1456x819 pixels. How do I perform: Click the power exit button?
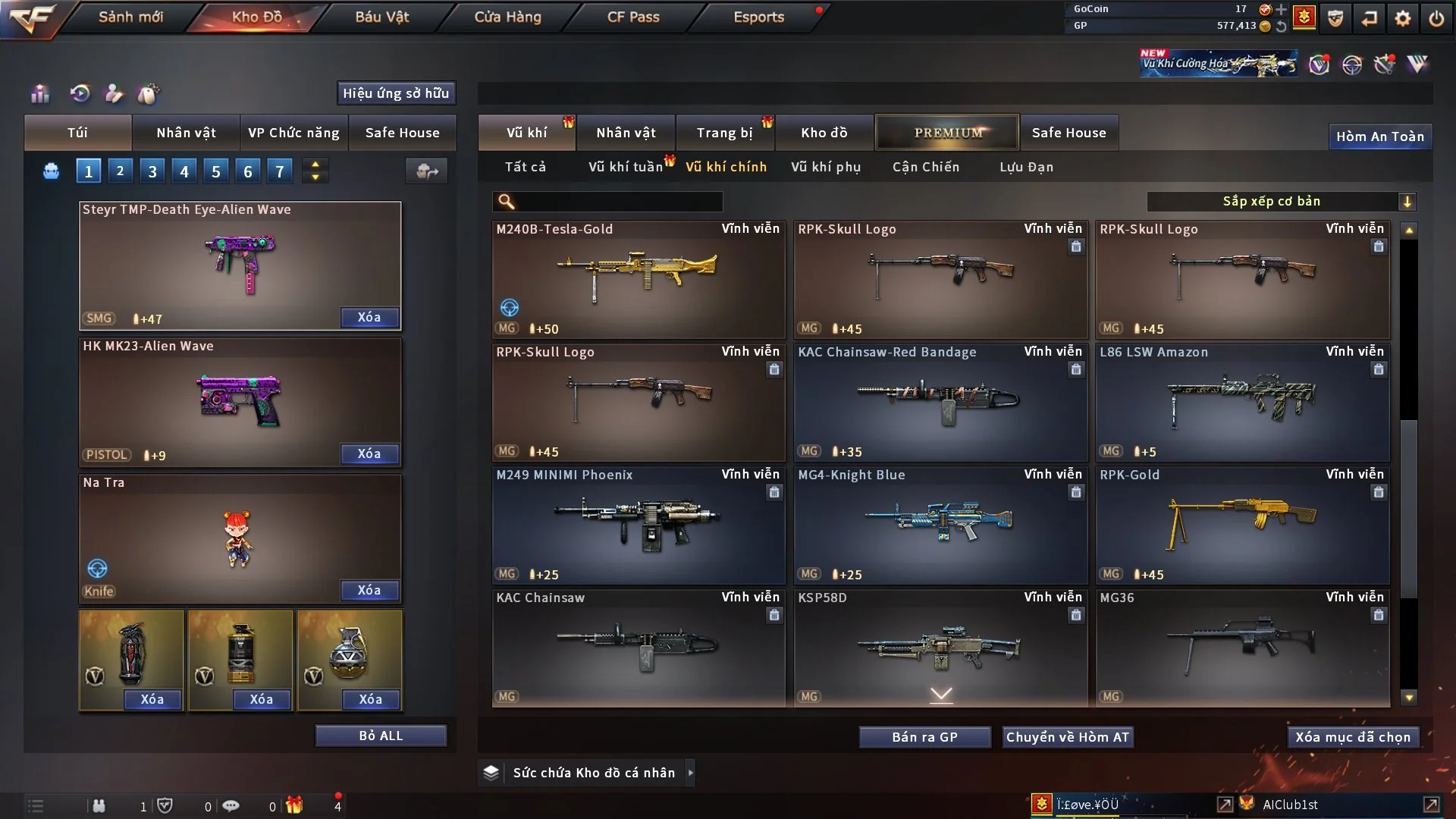pos(1436,17)
